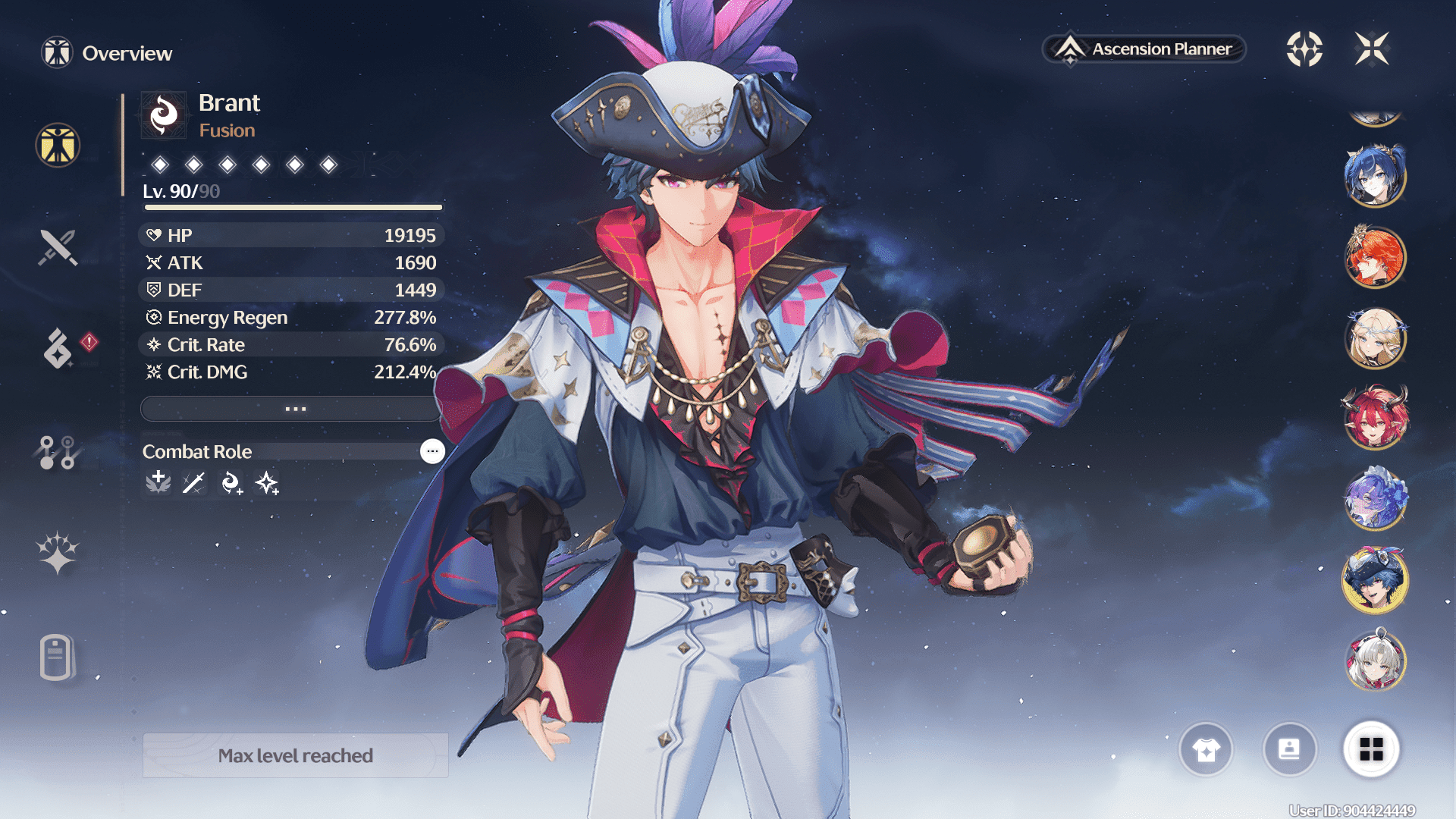
Task: Toggle the four-square grid view button
Action: pos(1371,750)
